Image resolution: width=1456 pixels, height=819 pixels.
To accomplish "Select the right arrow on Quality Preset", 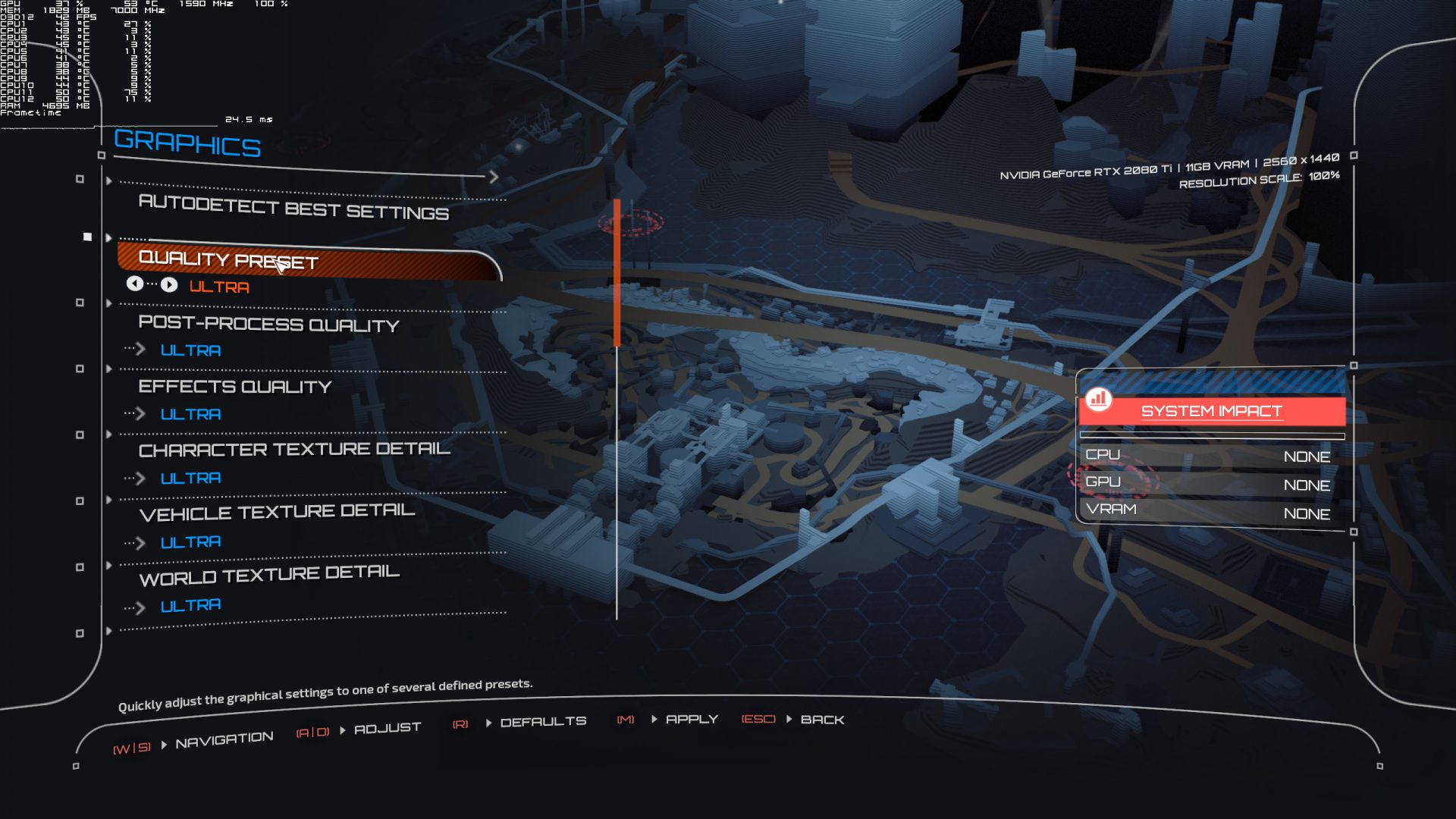I will 168,284.
